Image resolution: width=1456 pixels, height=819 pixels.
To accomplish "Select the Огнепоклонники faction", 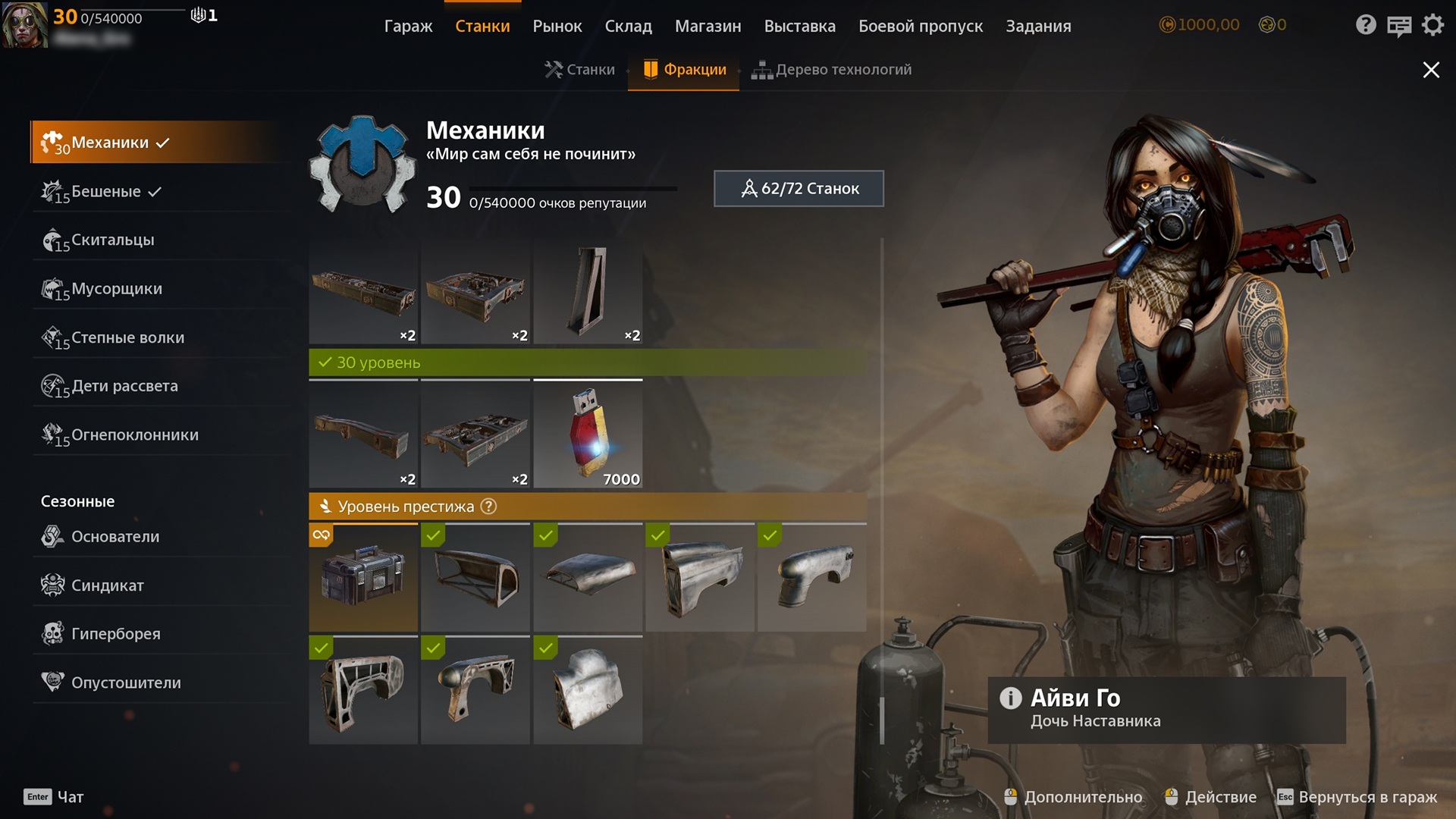I will click(134, 435).
